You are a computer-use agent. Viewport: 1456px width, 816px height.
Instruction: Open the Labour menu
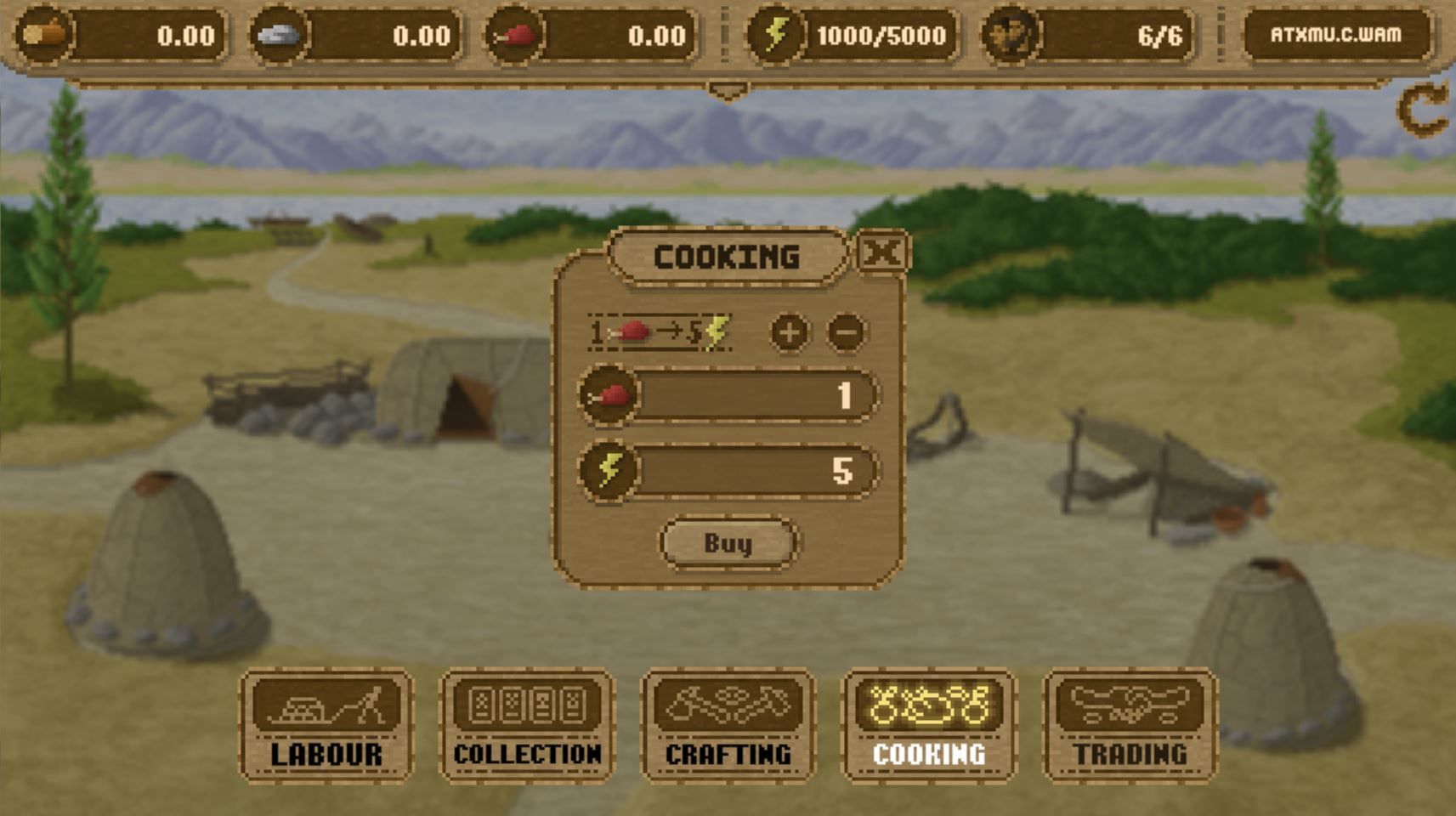326,724
